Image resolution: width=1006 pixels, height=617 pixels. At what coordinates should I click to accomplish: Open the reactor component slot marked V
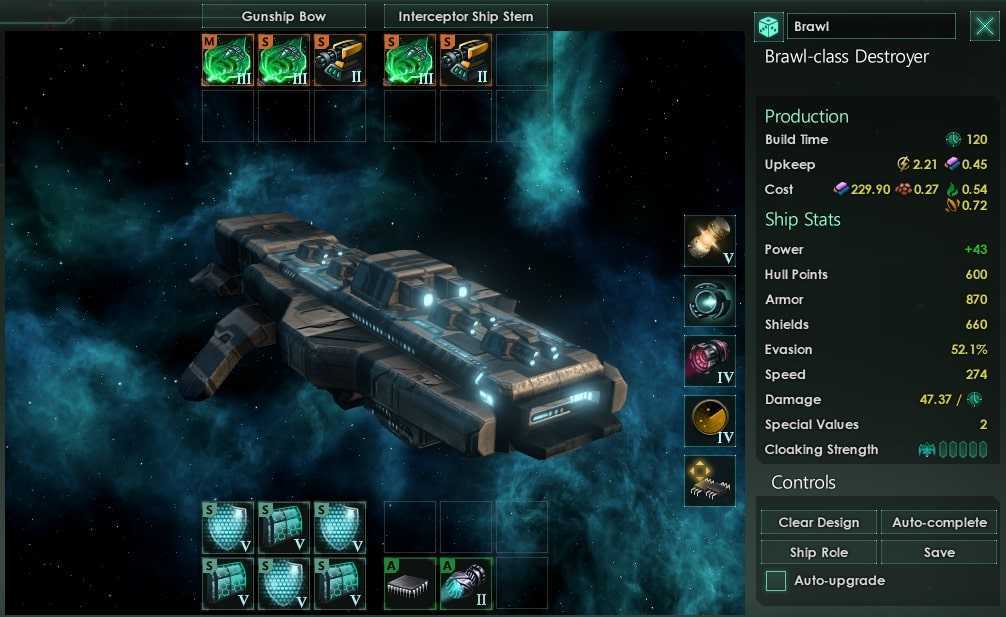tap(710, 241)
